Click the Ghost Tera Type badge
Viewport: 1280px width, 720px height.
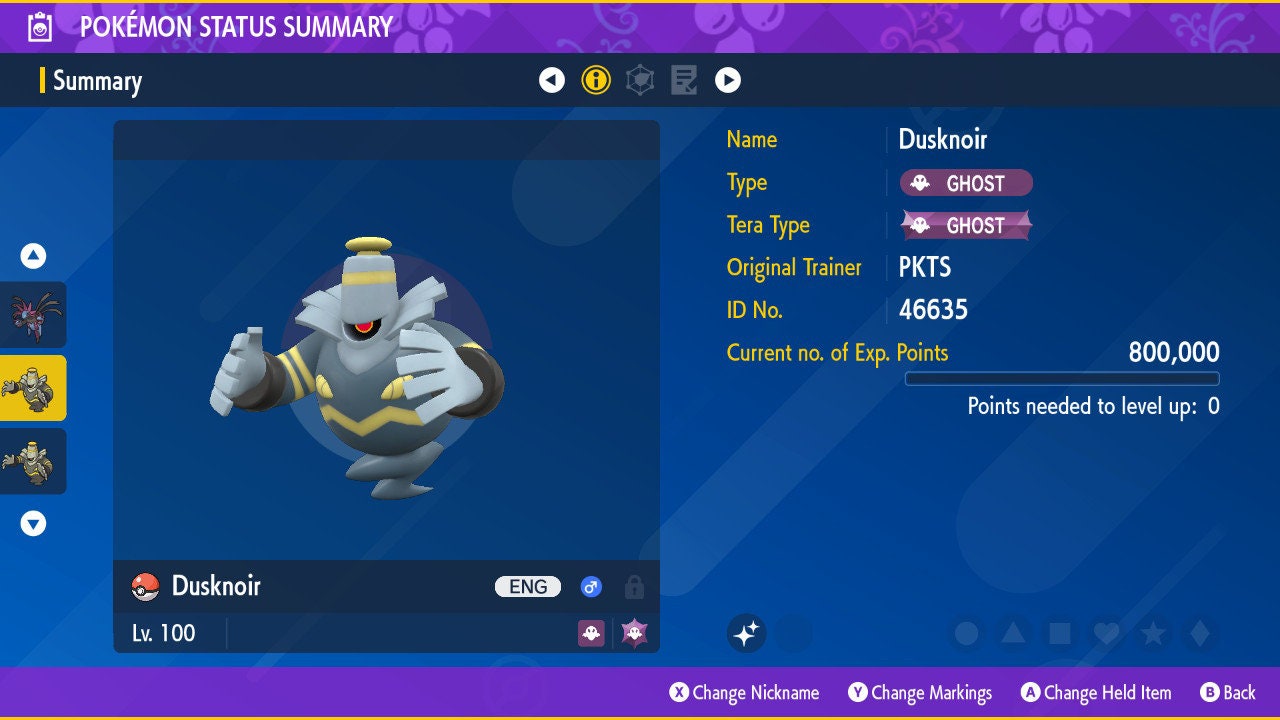(x=966, y=225)
